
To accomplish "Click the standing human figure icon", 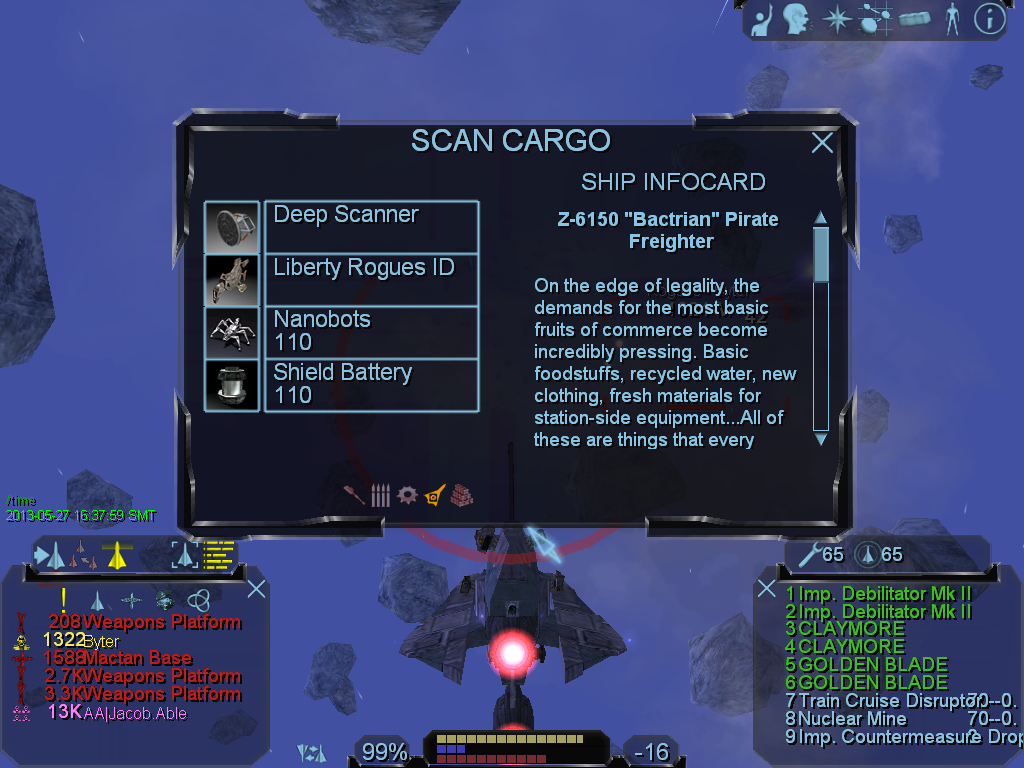I will (x=952, y=19).
